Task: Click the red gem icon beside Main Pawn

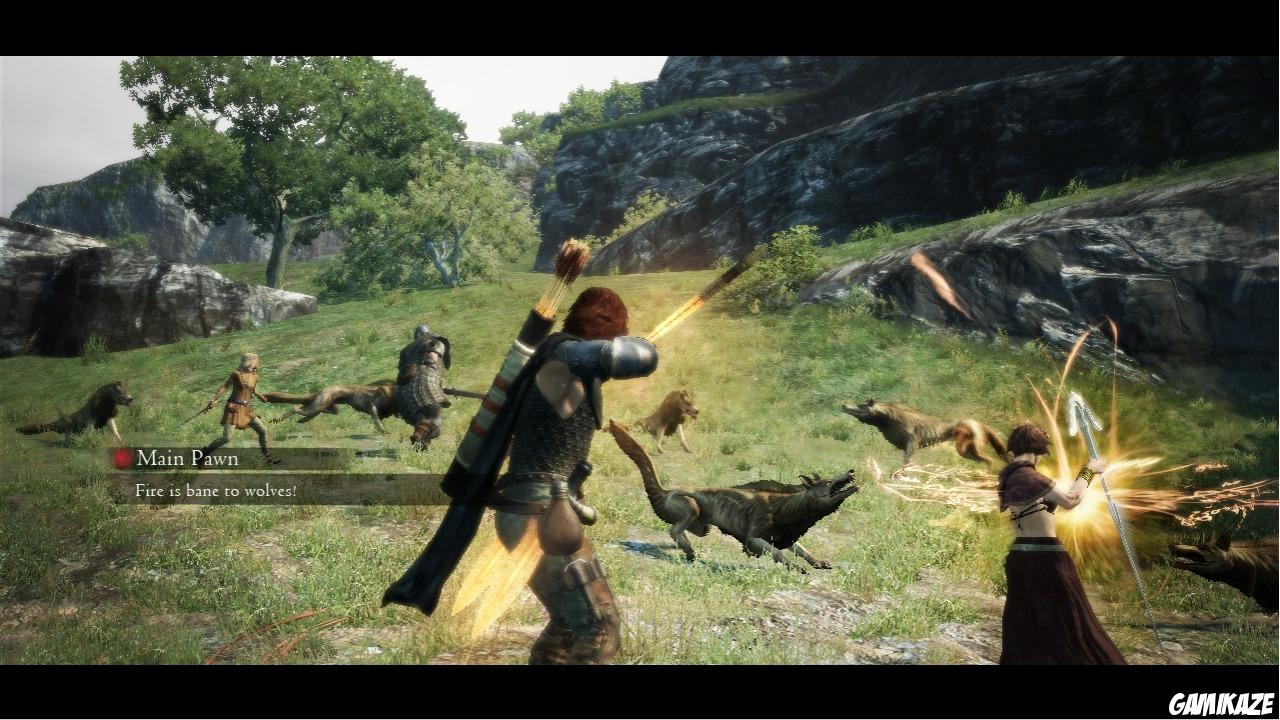Action: pos(122,458)
